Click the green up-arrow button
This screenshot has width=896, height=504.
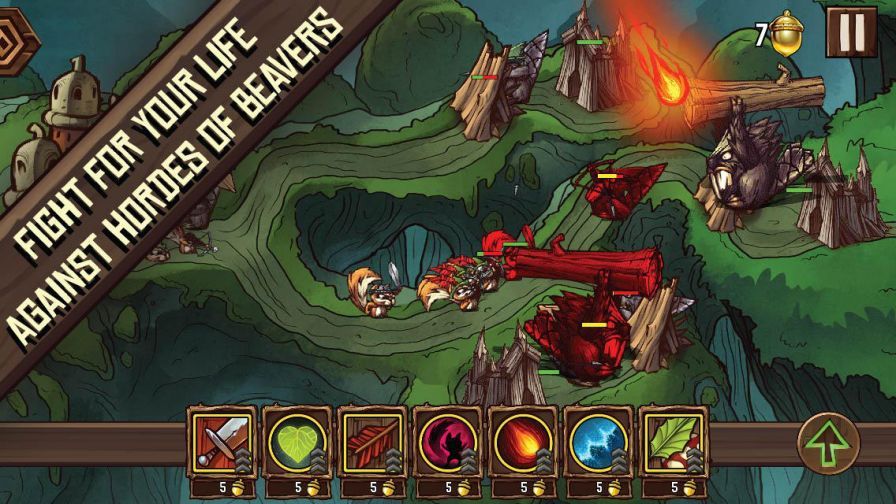click(x=828, y=445)
